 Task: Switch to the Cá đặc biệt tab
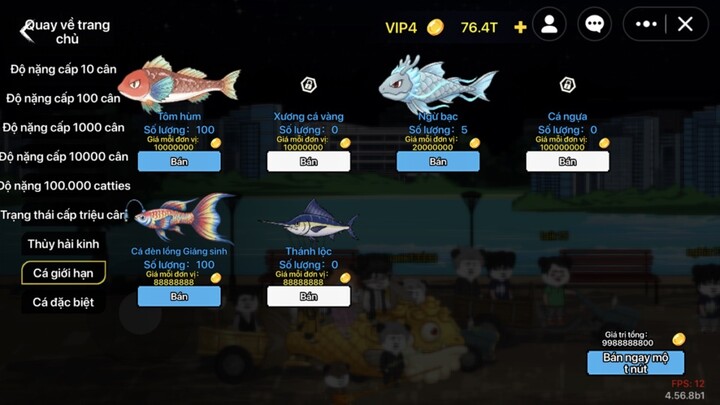pyautogui.click(x=63, y=302)
